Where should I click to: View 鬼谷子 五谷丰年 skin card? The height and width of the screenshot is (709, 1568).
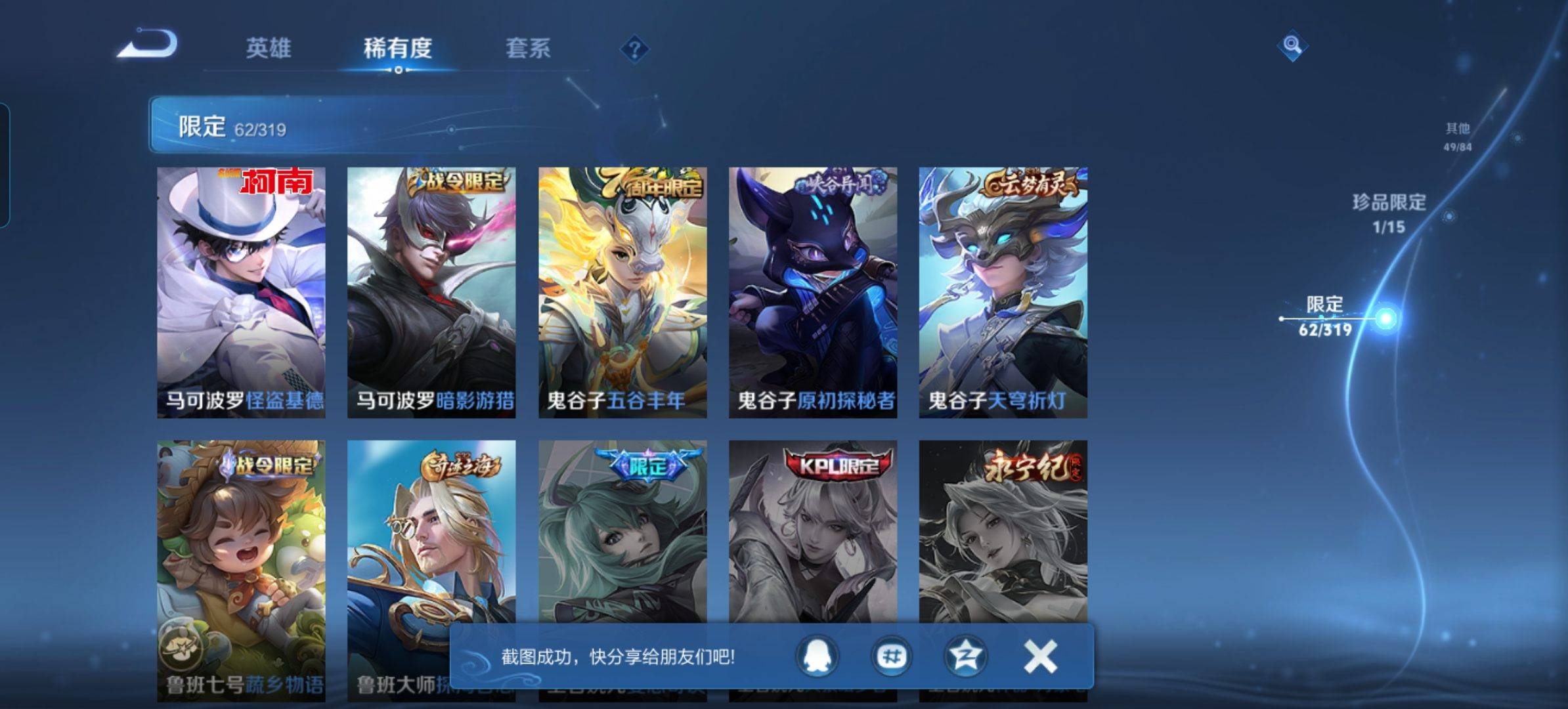[x=622, y=292]
